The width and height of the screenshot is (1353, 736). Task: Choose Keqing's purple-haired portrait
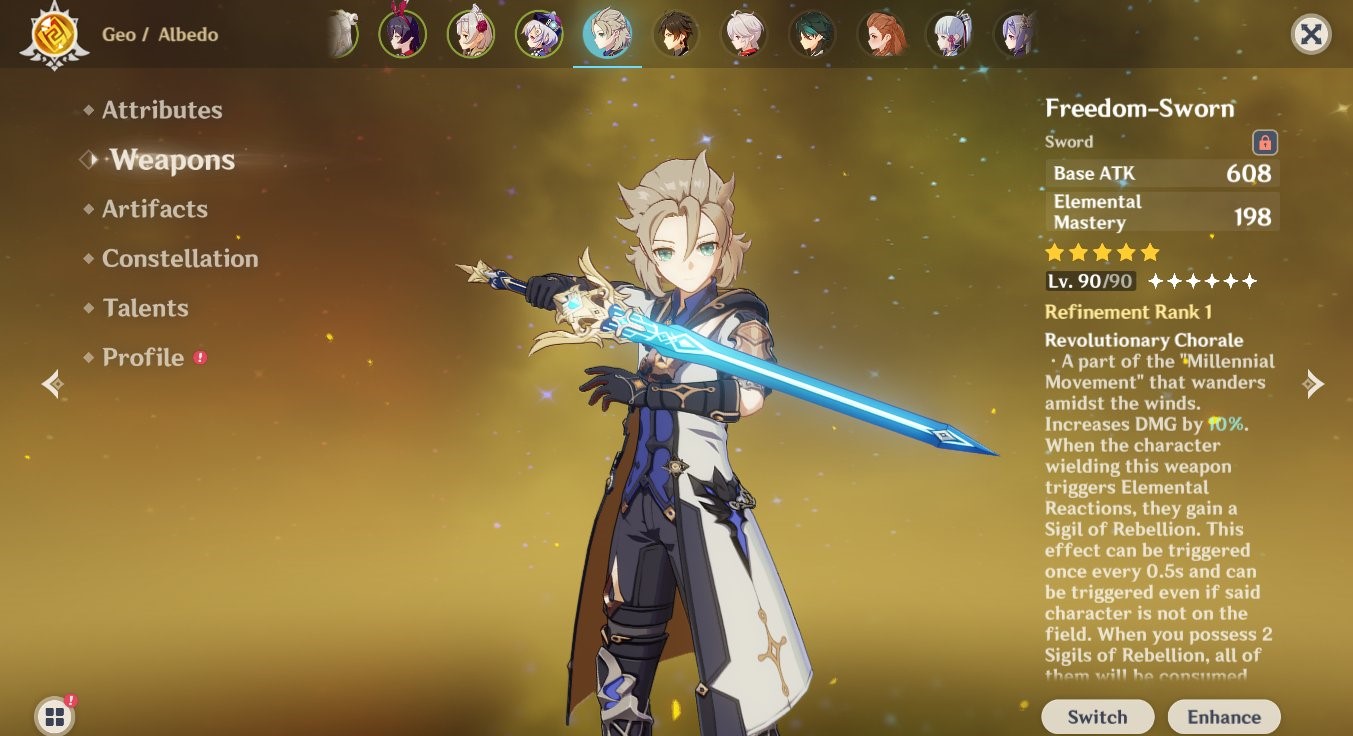click(1016, 35)
